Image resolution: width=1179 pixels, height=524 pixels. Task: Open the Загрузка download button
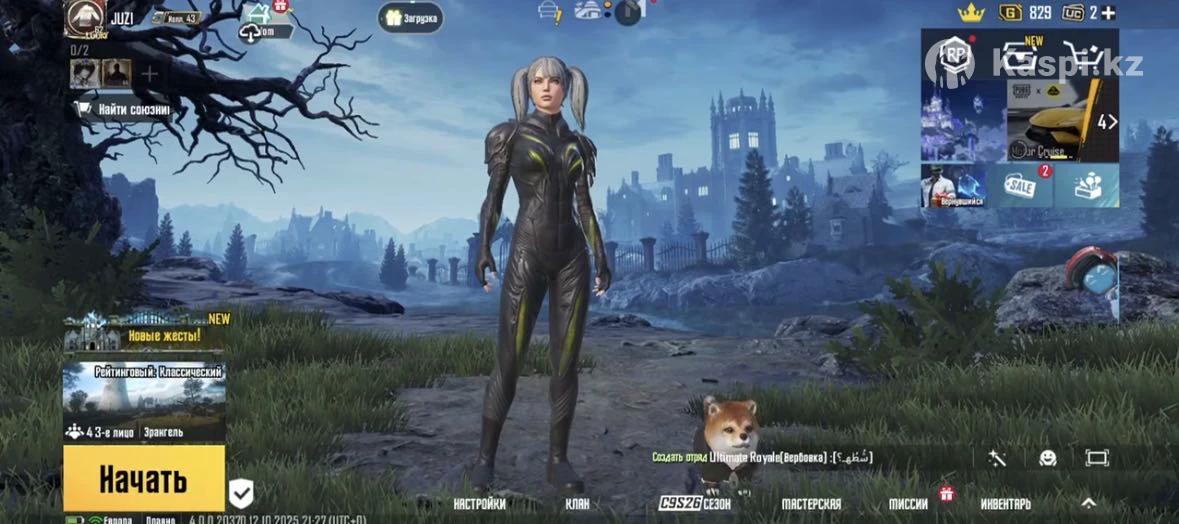pyautogui.click(x=411, y=18)
